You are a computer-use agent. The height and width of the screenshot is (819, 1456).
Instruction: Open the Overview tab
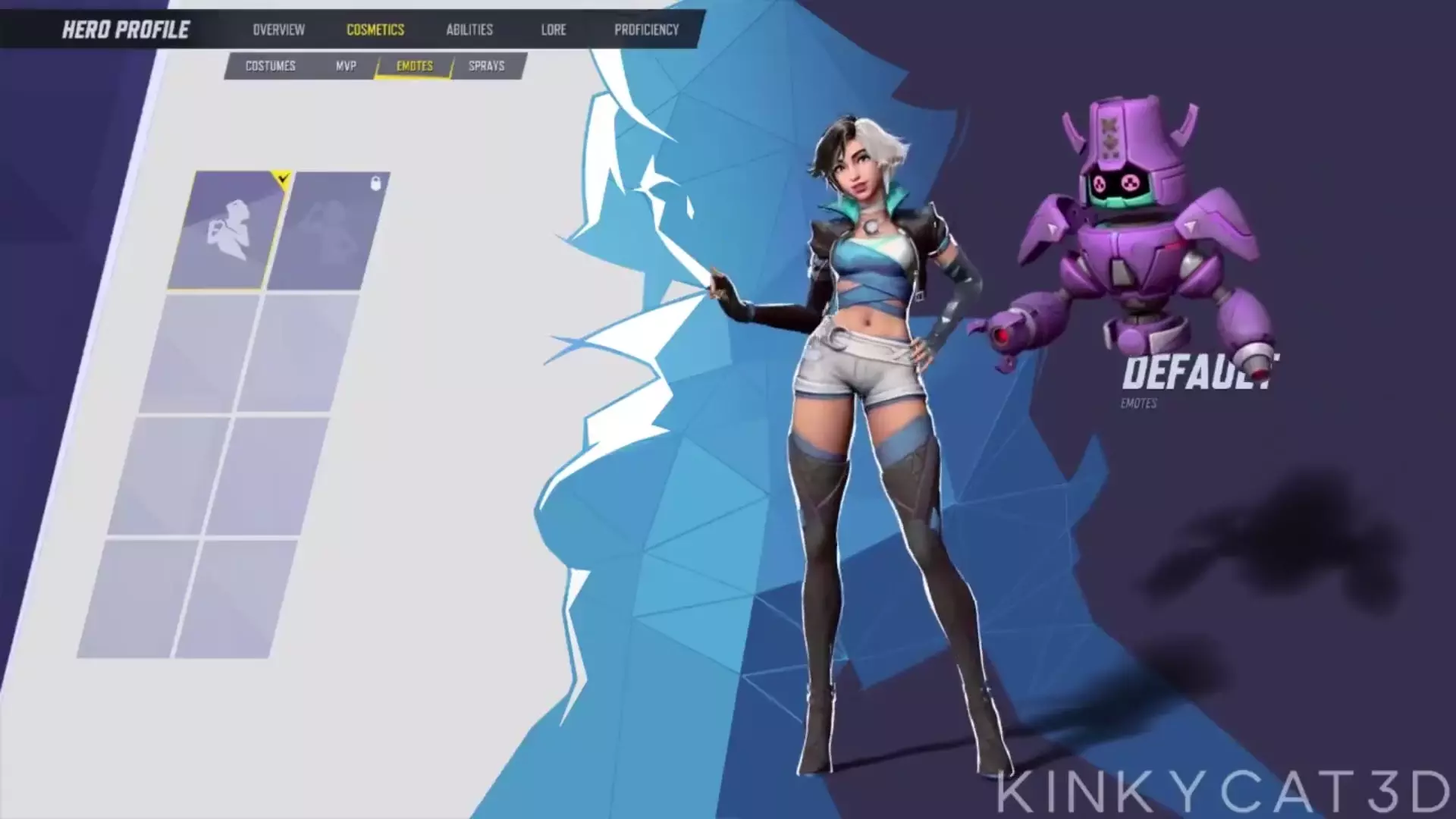pyautogui.click(x=278, y=30)
